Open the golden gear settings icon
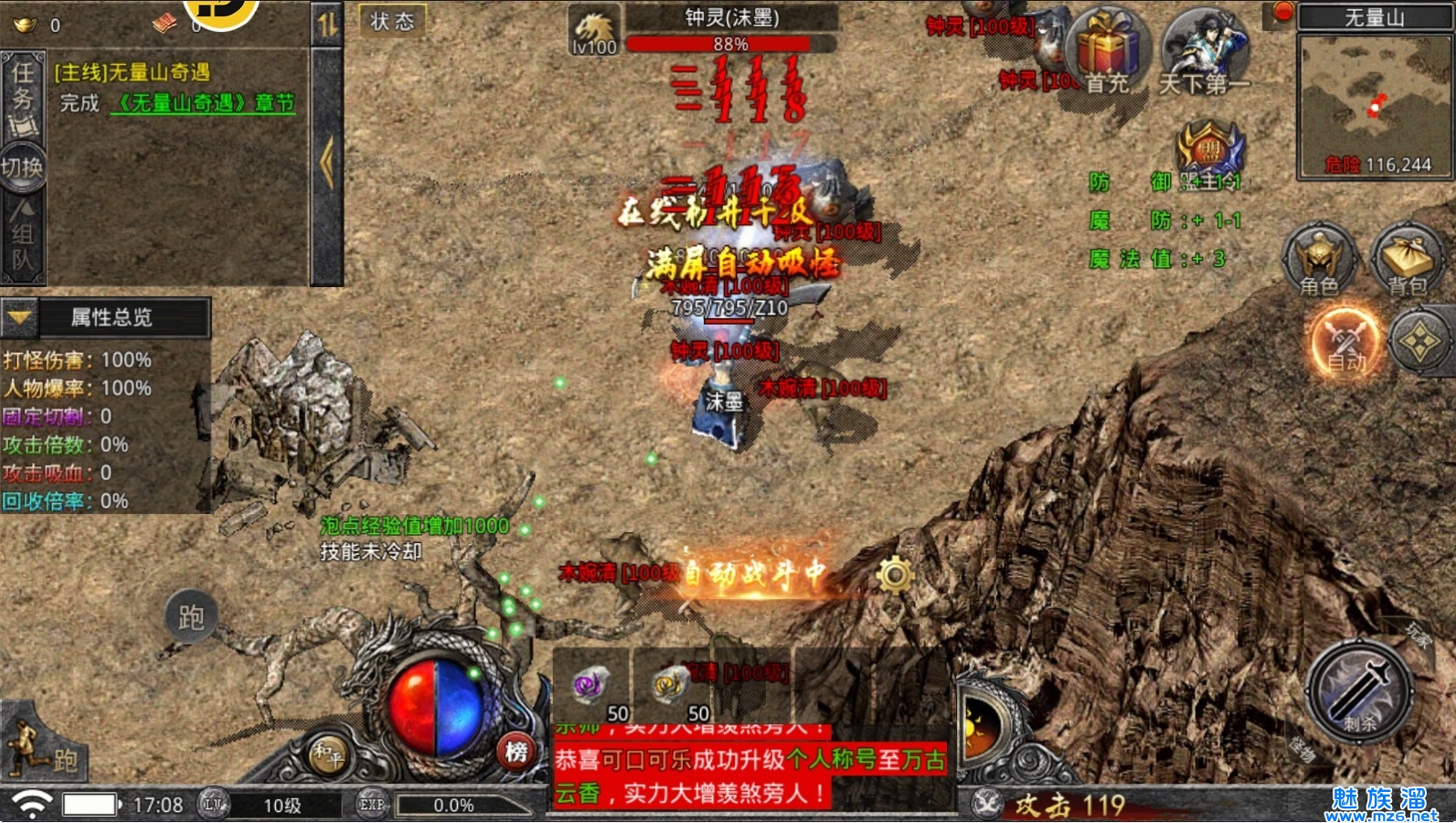The image size is (1456, 823). tap(895, 574)
